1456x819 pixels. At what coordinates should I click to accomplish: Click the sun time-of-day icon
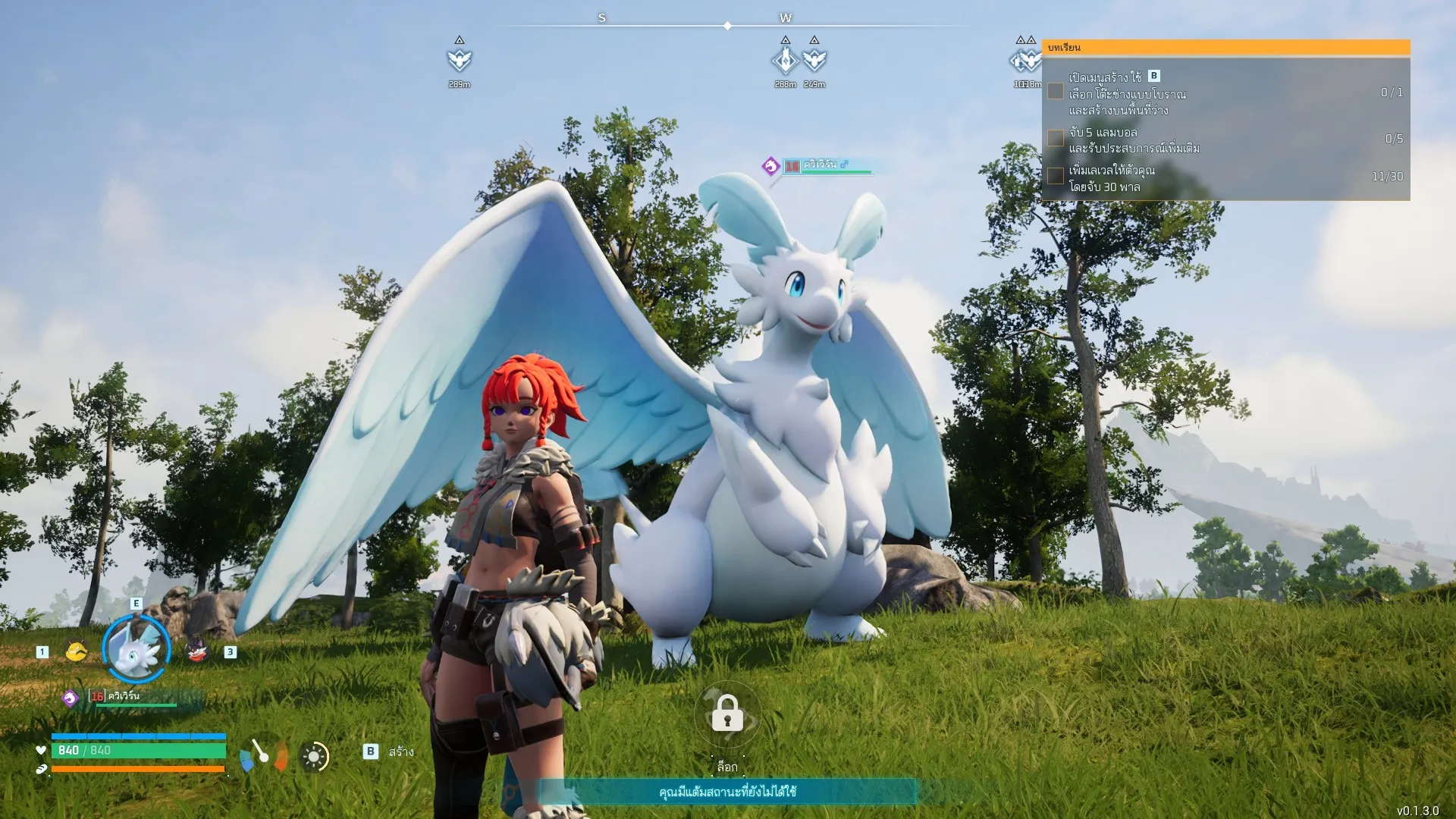pyautogui.click(x=314, y=757)
